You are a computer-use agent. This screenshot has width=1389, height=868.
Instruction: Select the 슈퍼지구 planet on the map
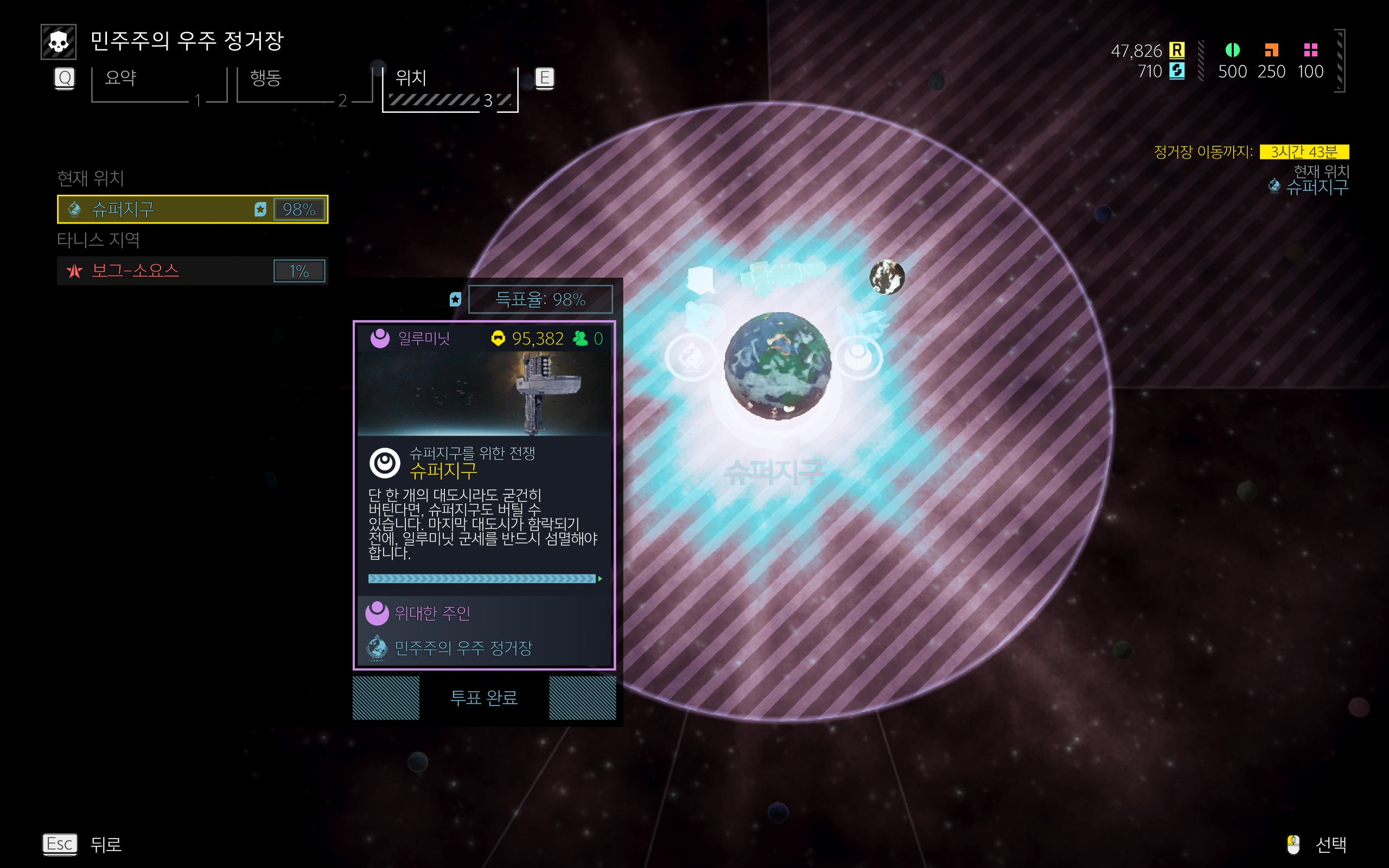[777, 365]
